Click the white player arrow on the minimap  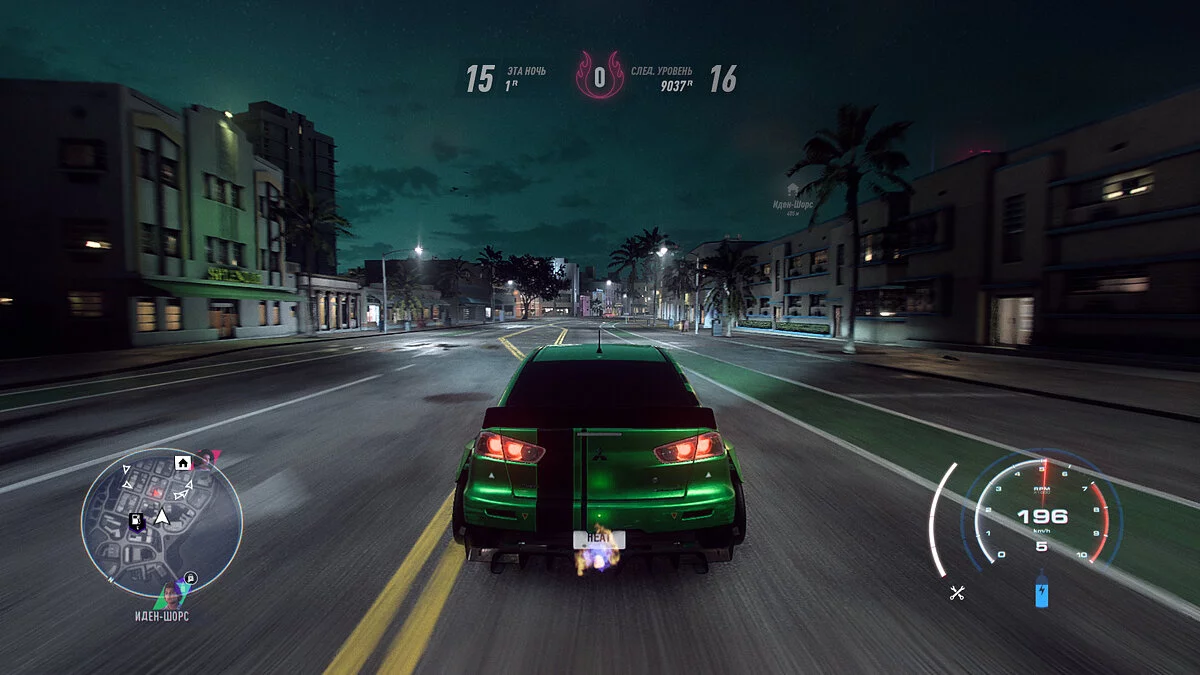pos(161,517)
